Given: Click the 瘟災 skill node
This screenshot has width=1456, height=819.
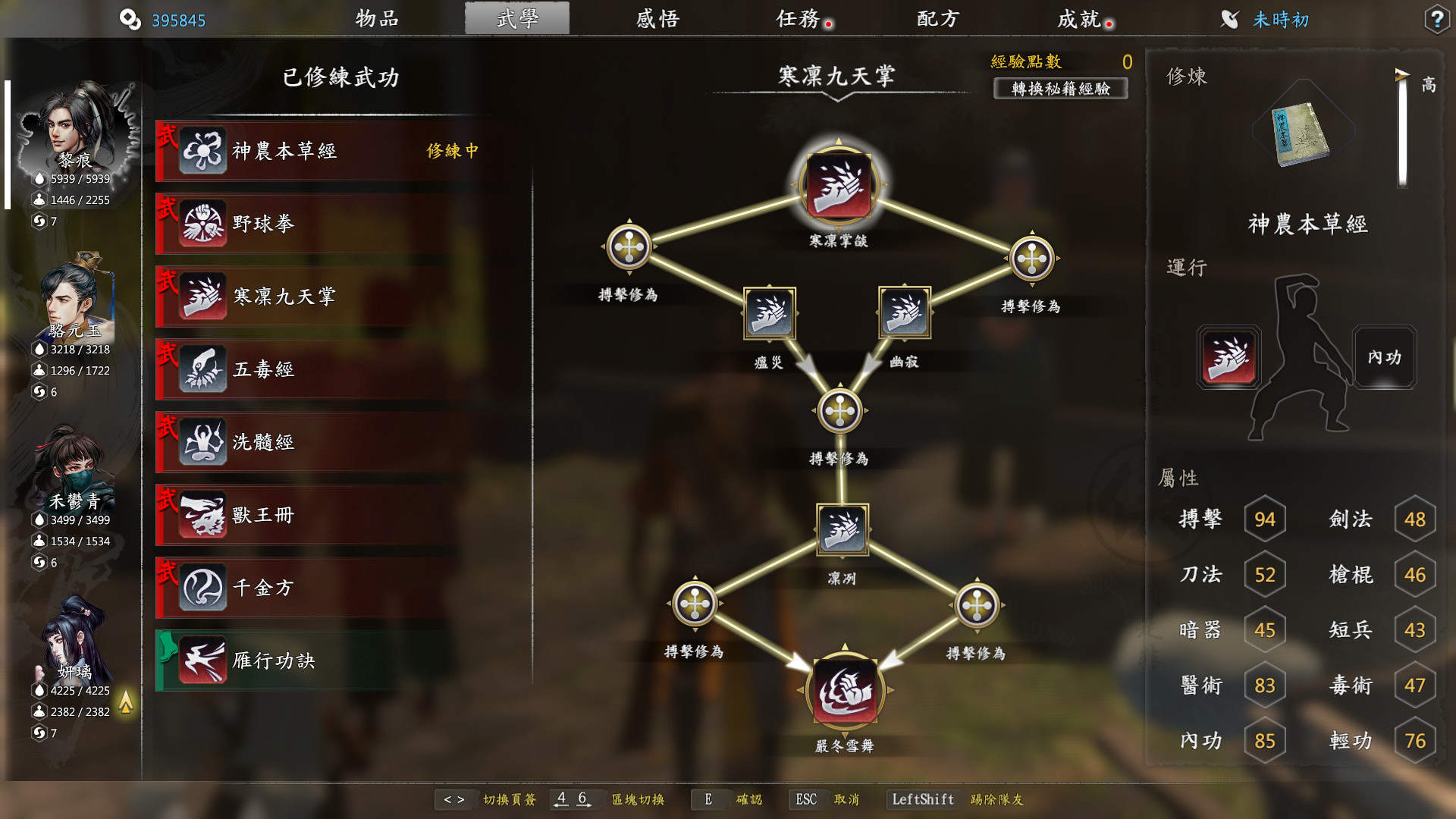Looking at the screenshot, I should pyautogui.click(x=768, y=314).
